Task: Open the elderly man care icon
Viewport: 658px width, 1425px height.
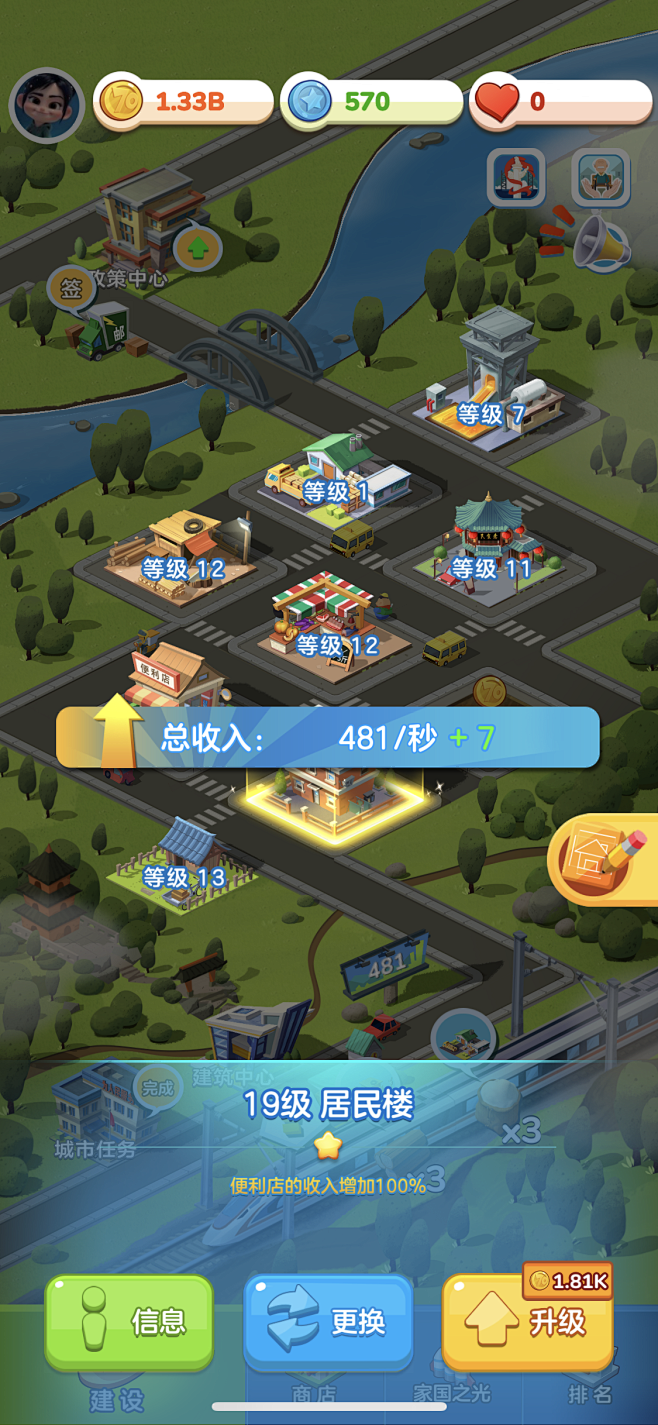Action: pos(600,178)
